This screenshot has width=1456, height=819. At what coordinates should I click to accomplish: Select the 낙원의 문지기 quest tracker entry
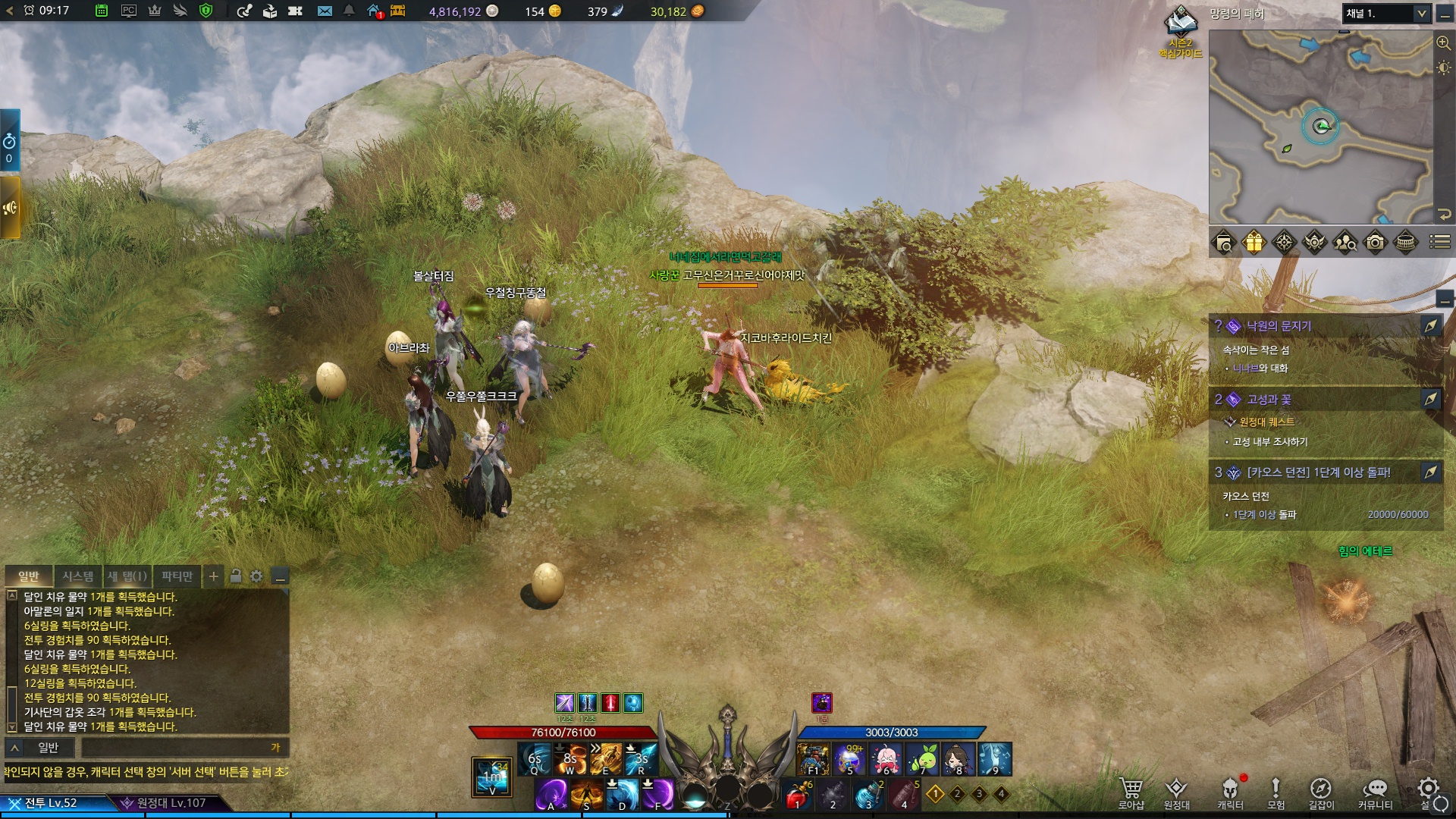(1279, 326)
